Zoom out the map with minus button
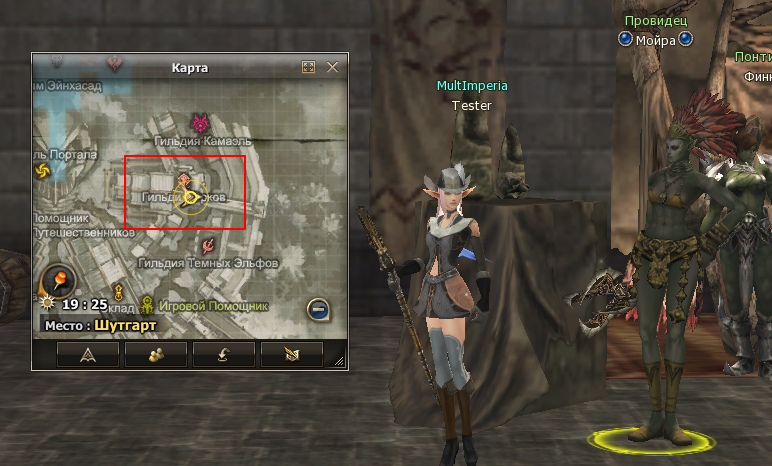The image size is (772, 466). pos(318,310)
